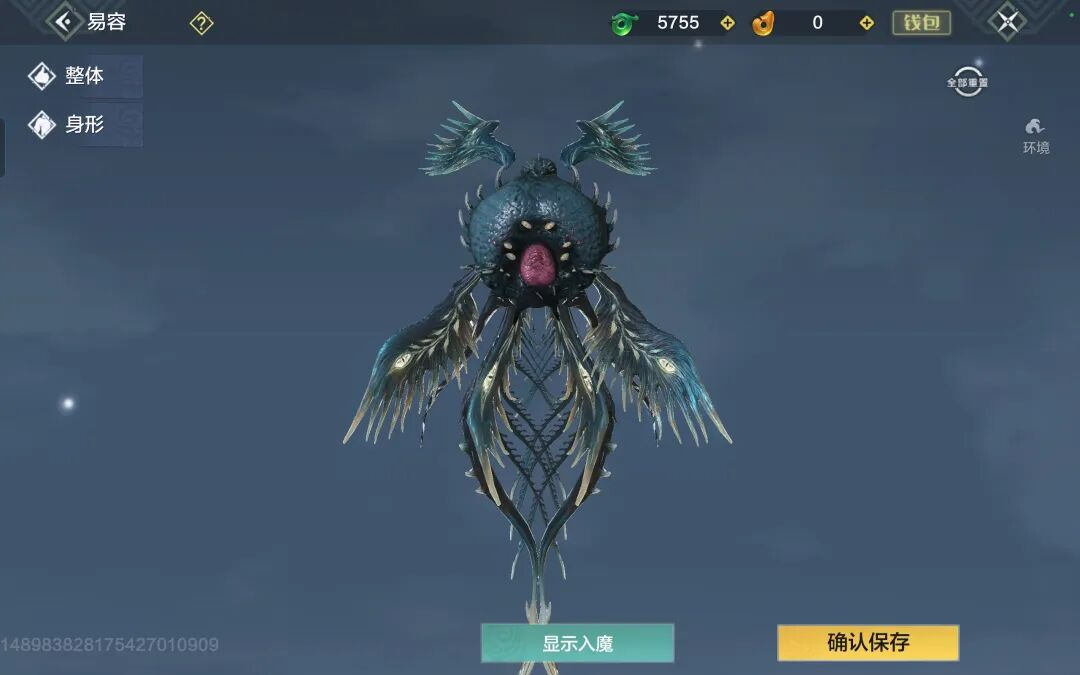Viewport: 1080px width, 675px height.
Task: Open the 钱包 wallet
Action: click(x=921, y=23)
